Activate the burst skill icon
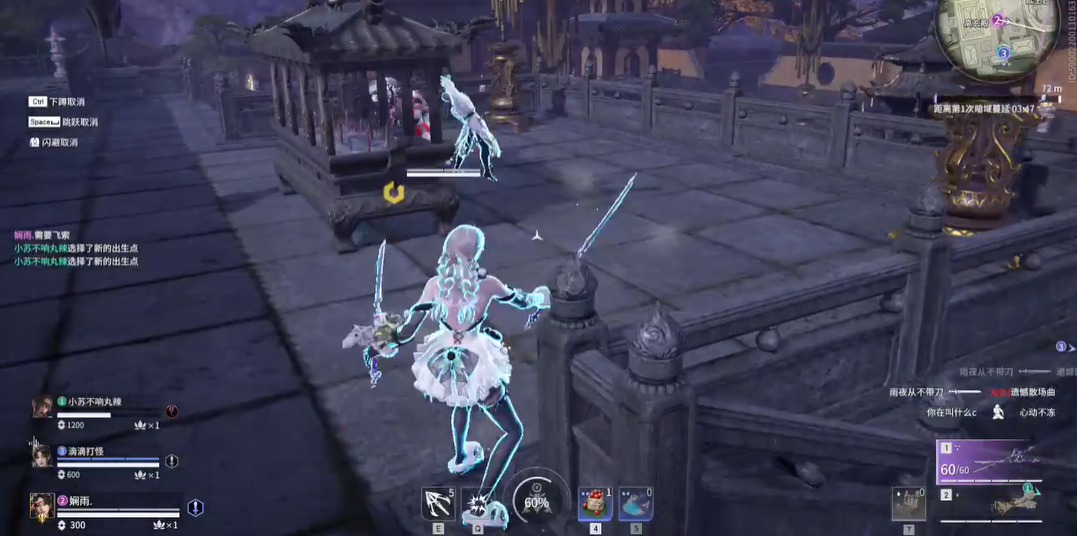Image resolution: width=1077 pixels, height=536 pixels. point(477,502)
